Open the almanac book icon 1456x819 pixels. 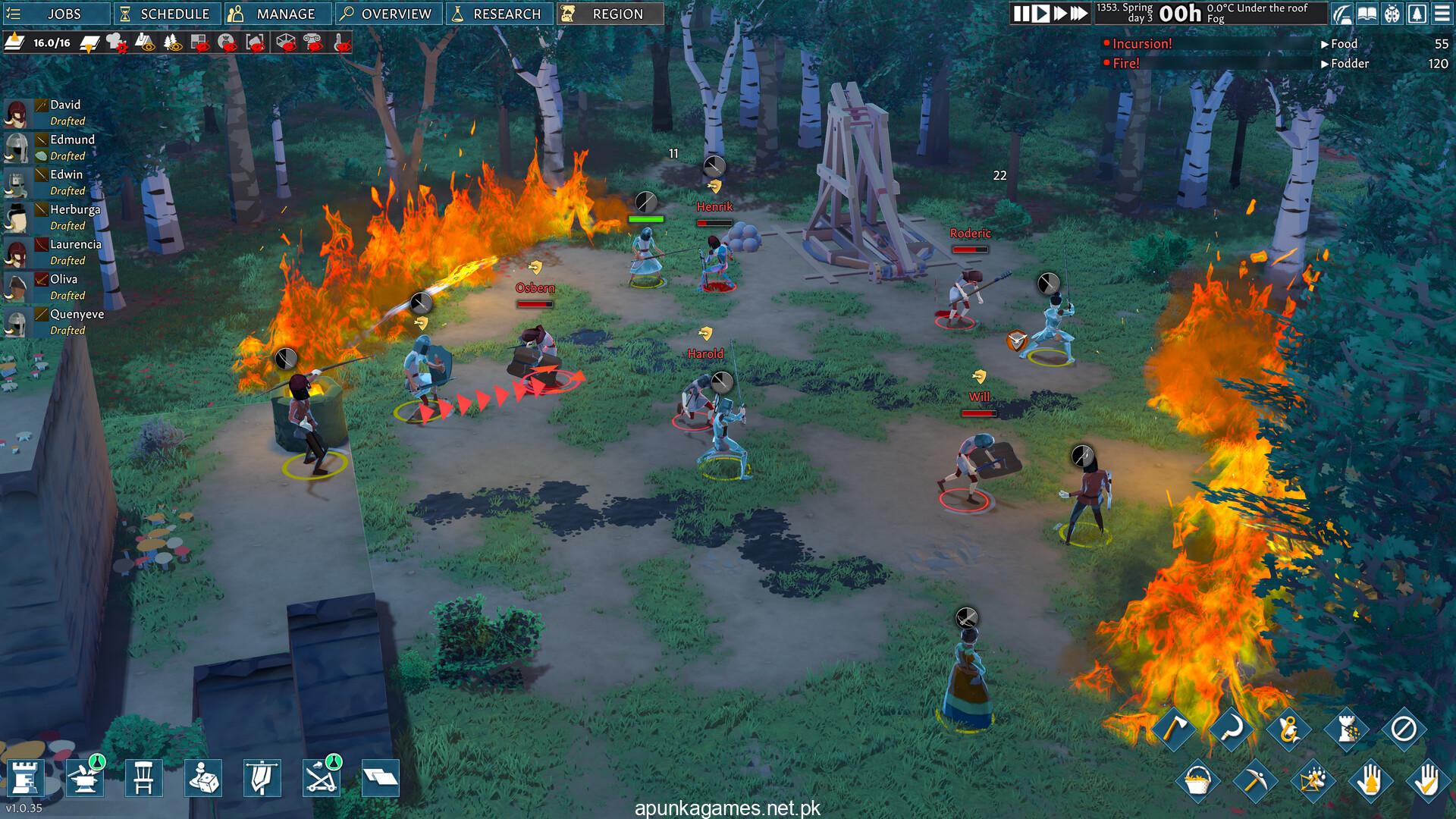[x=1367, y=14]
